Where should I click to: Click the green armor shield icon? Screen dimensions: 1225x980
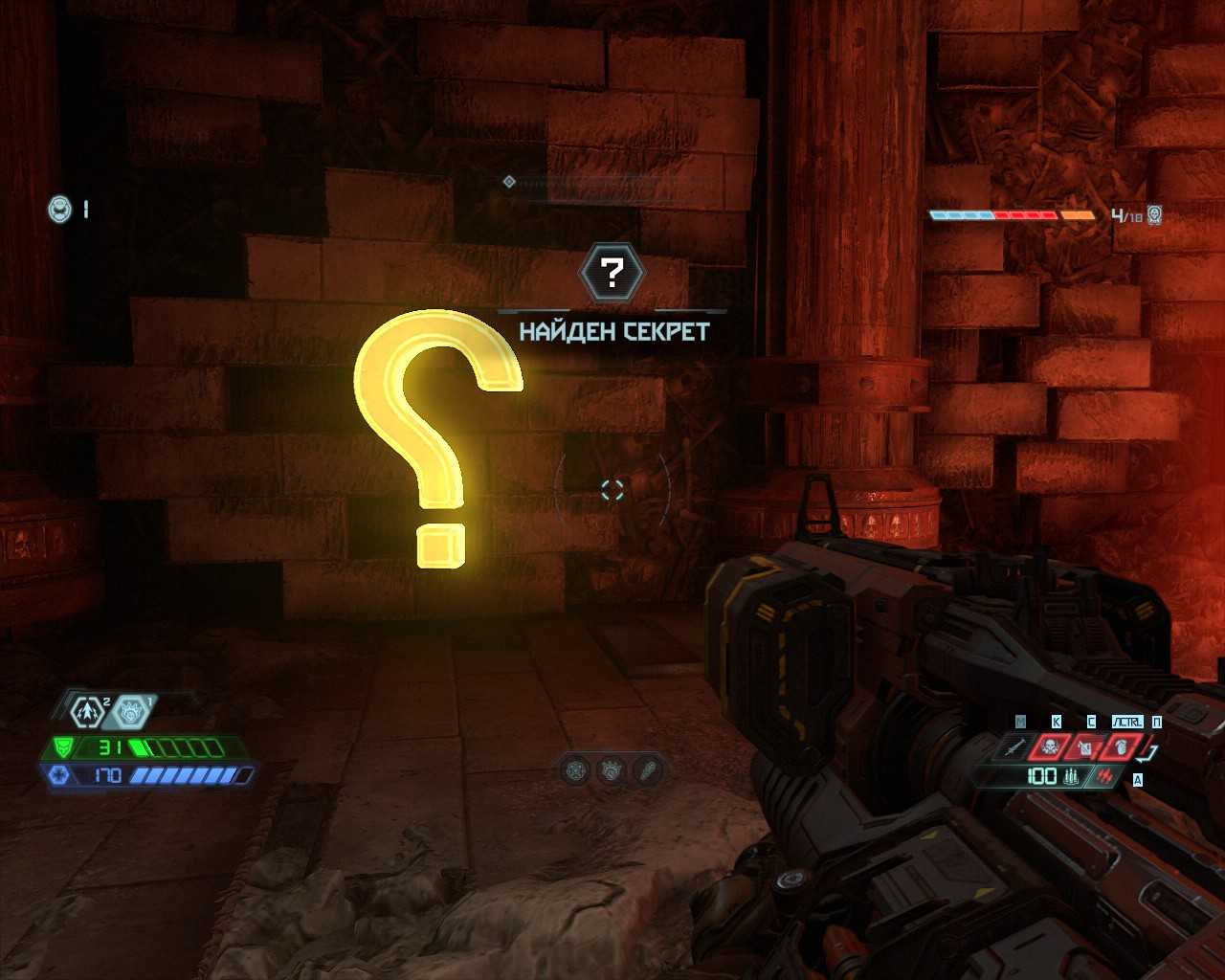pos(64,747)
